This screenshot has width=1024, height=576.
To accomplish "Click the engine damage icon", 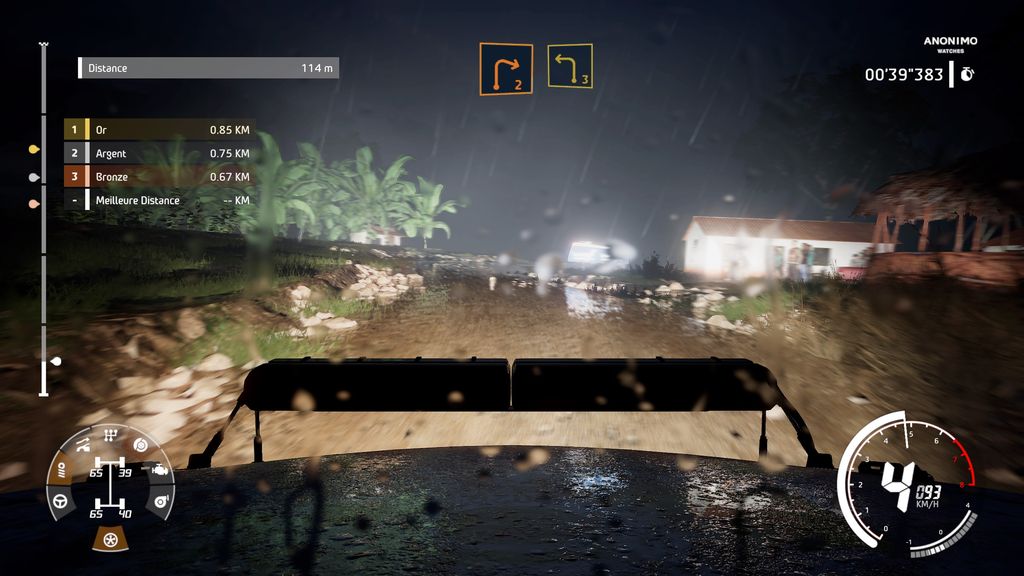I will click(158, 468).
